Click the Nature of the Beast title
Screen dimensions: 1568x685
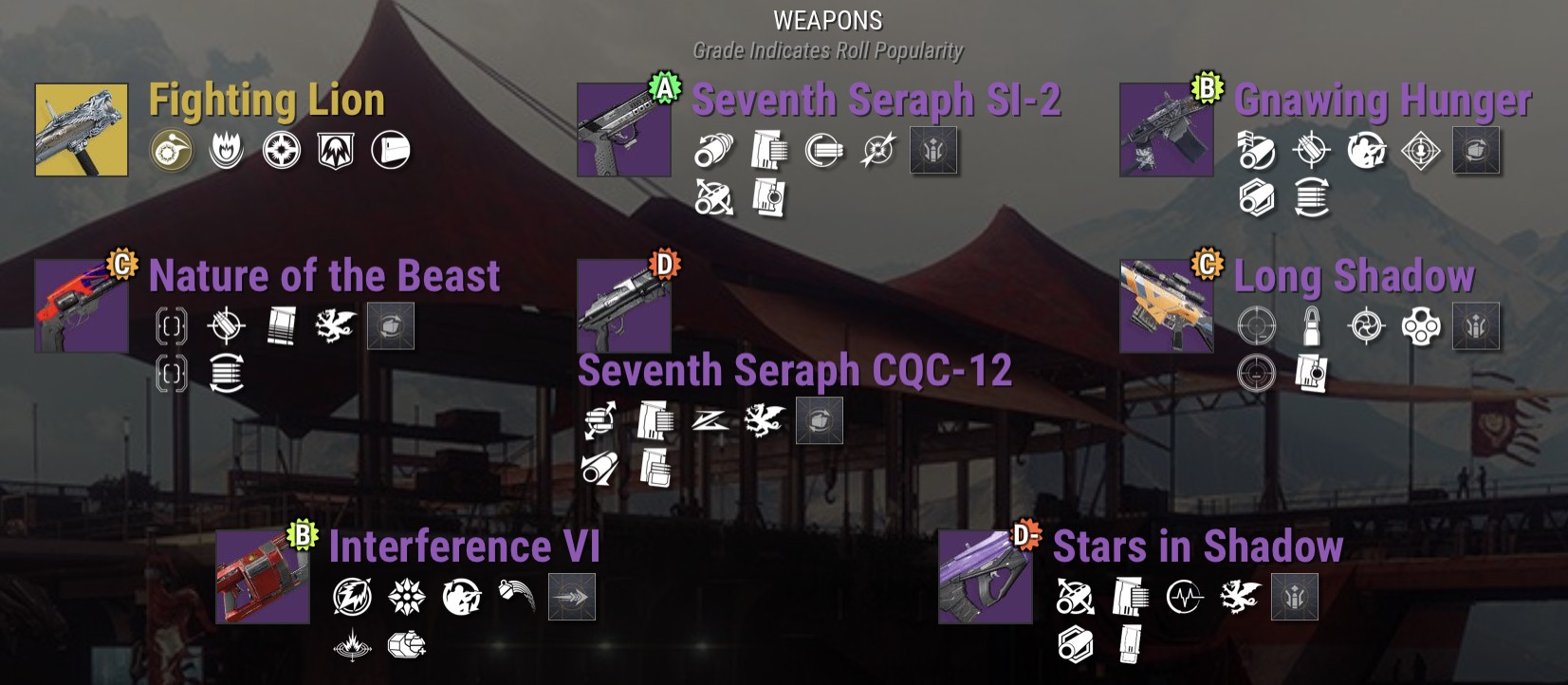[x=324, y=276]
